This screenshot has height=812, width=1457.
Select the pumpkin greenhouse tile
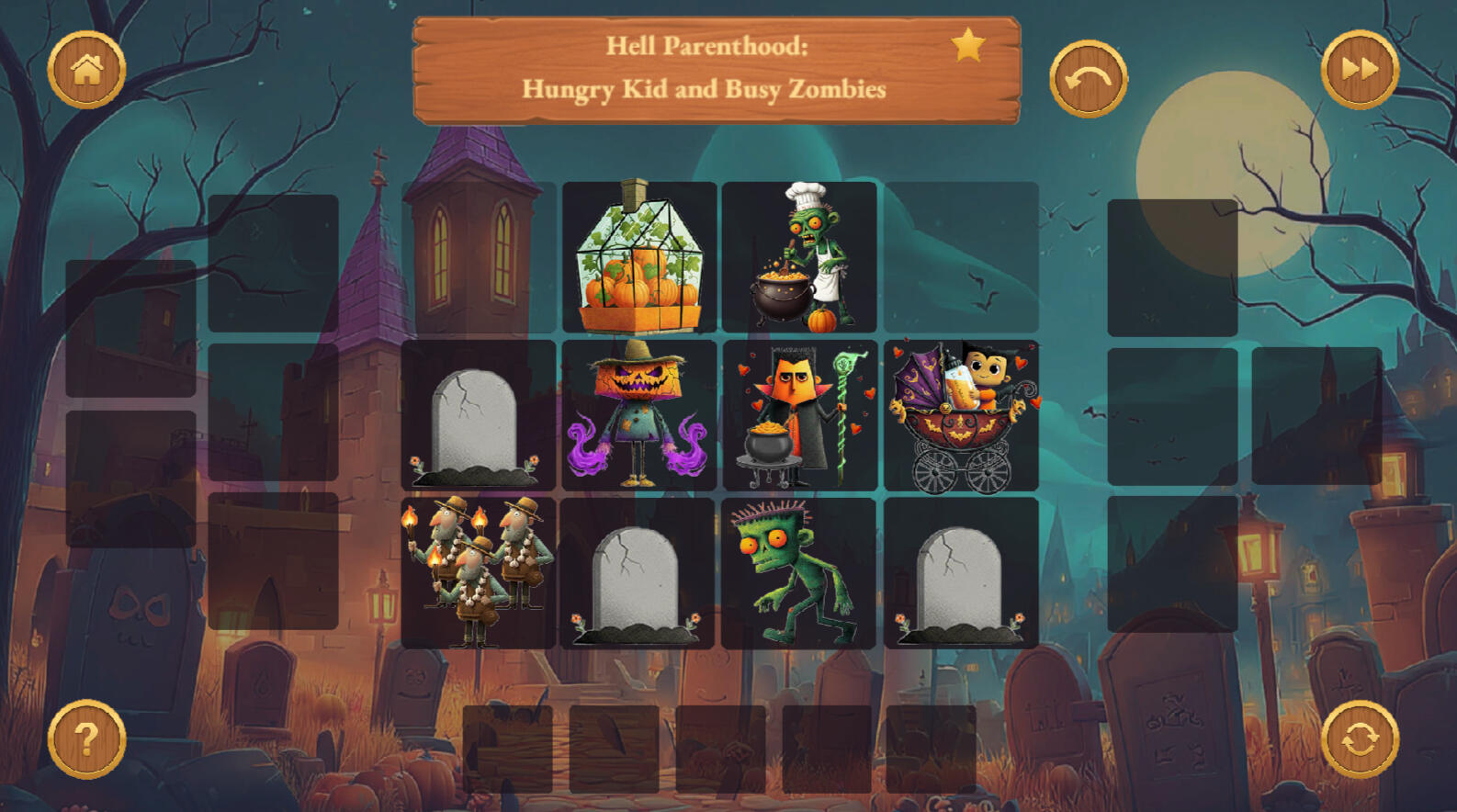[639, 257]
